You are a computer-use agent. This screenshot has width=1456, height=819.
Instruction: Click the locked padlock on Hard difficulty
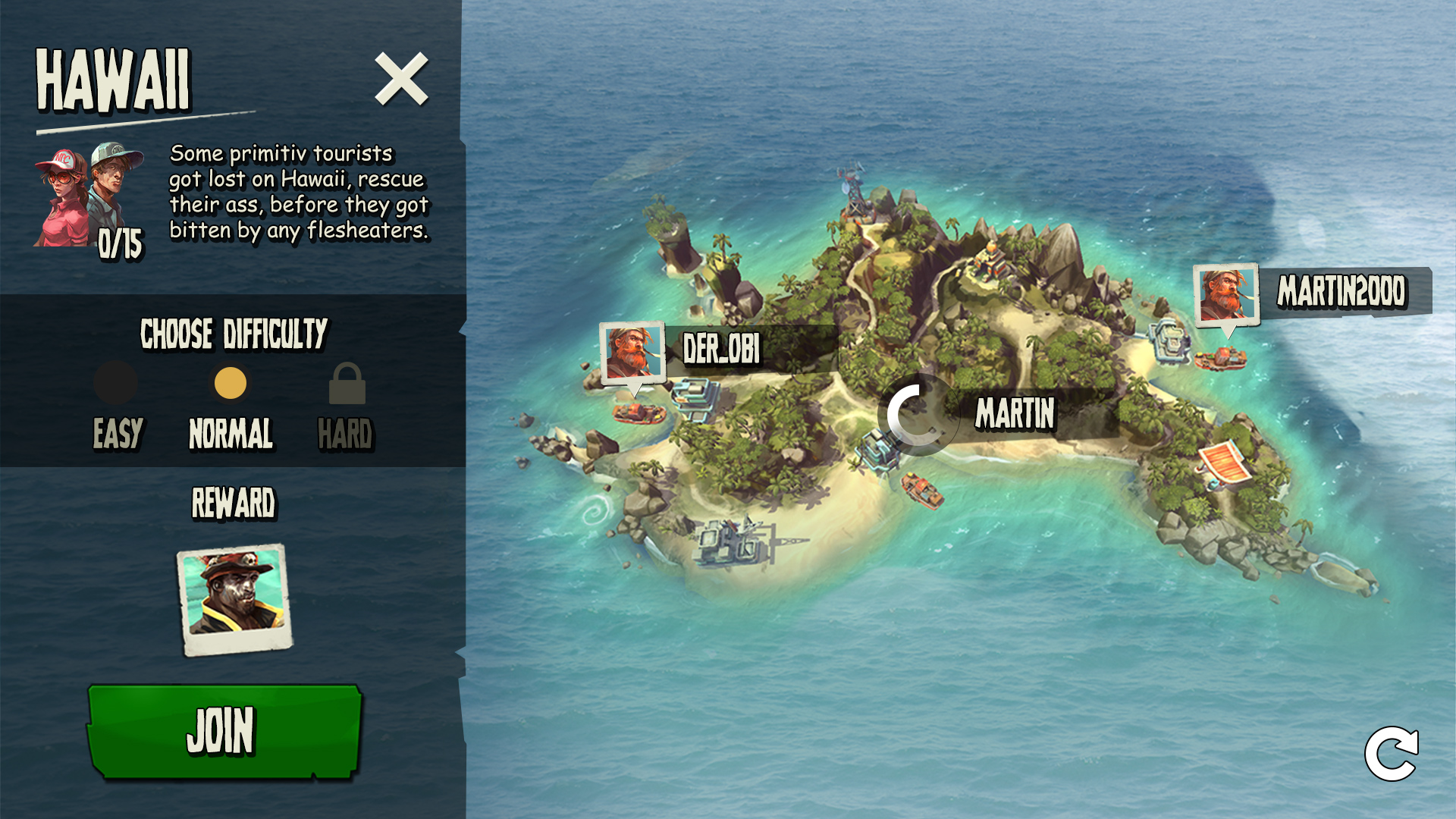point(347,383)
